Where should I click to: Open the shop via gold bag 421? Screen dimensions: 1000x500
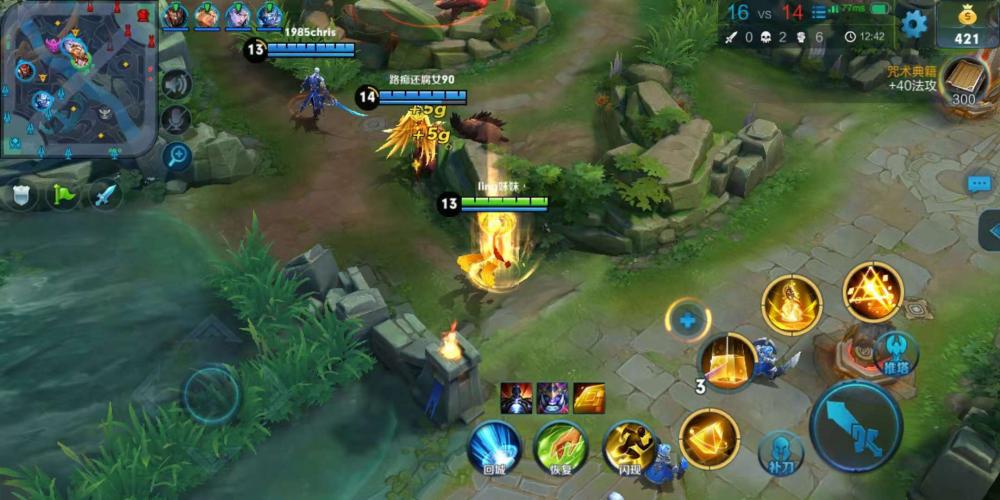click(965, 26)
